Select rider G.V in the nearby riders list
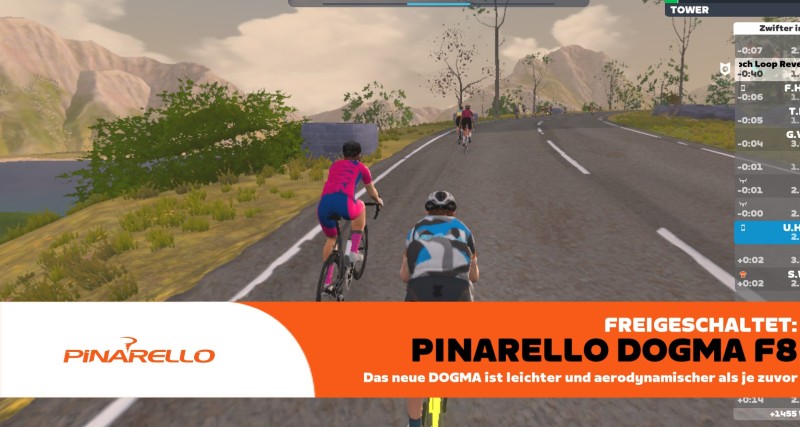 click(768, 138)
